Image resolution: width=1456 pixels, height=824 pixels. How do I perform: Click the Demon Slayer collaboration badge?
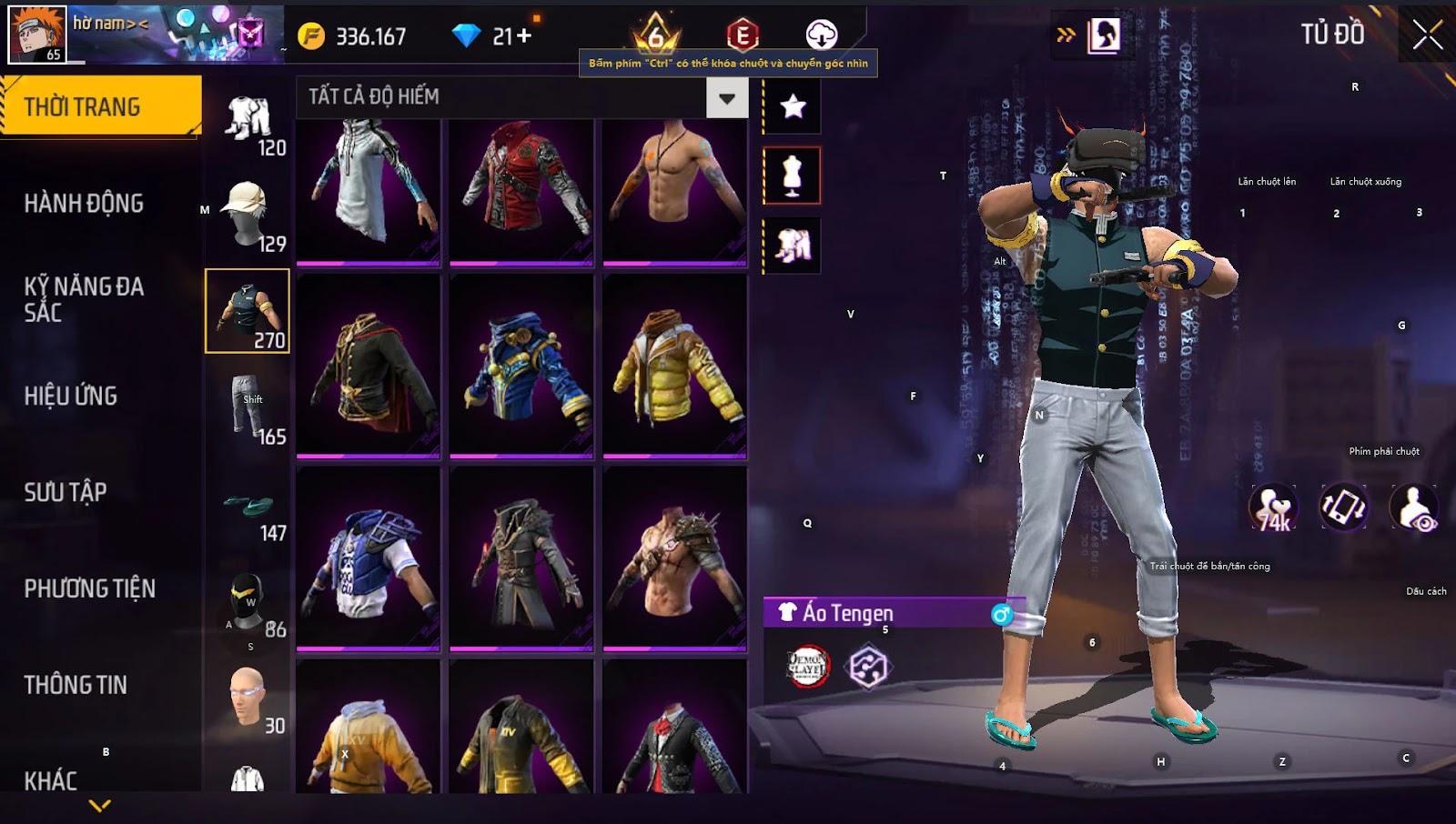pyautogui.click(x=807, y=667)
